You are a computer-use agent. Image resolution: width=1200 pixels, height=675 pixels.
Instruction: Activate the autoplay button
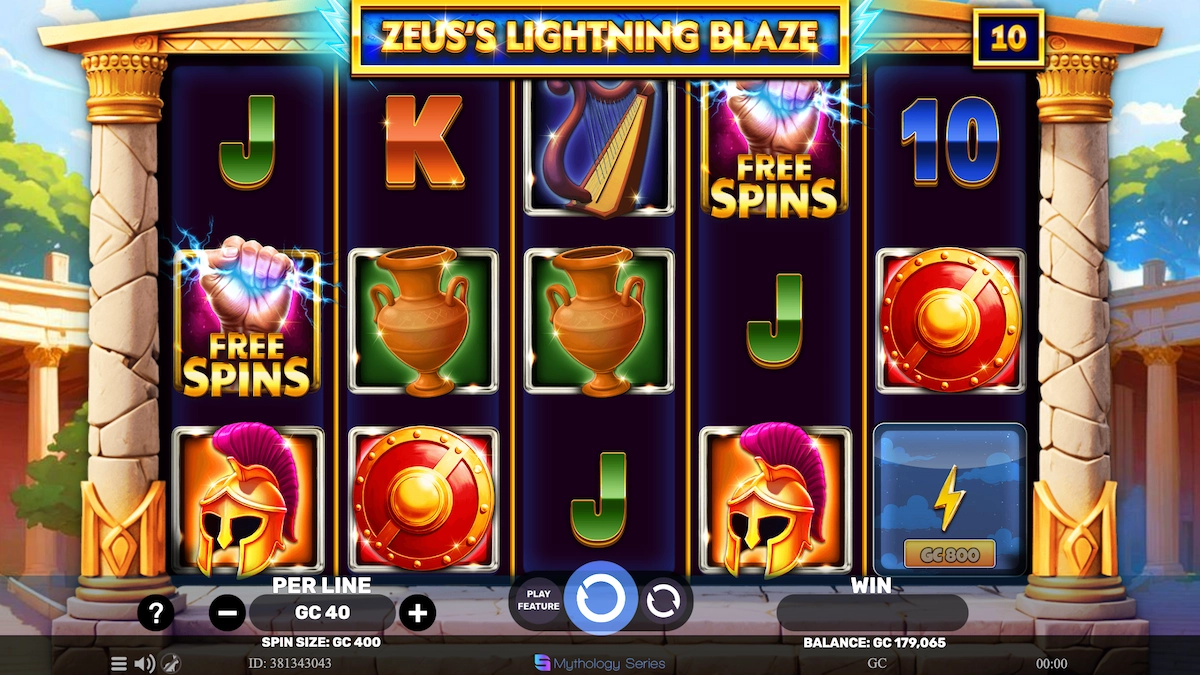662,601
